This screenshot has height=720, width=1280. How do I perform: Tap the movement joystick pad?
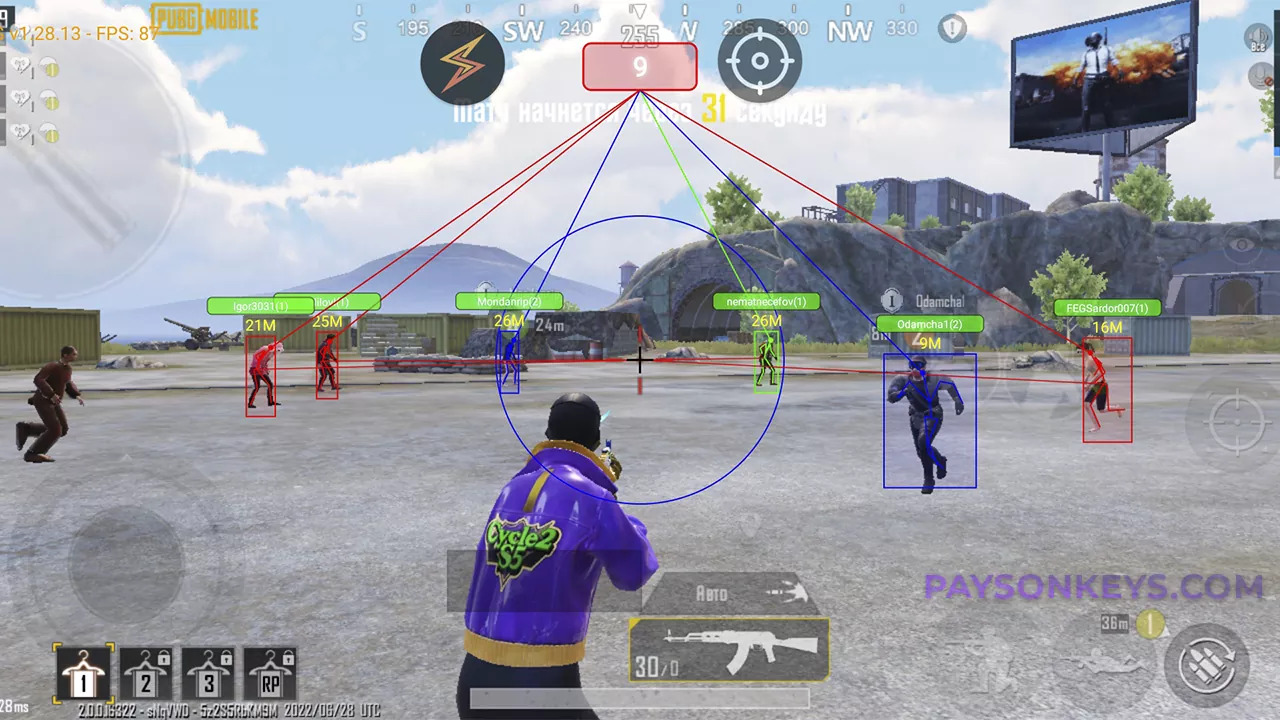125,562
